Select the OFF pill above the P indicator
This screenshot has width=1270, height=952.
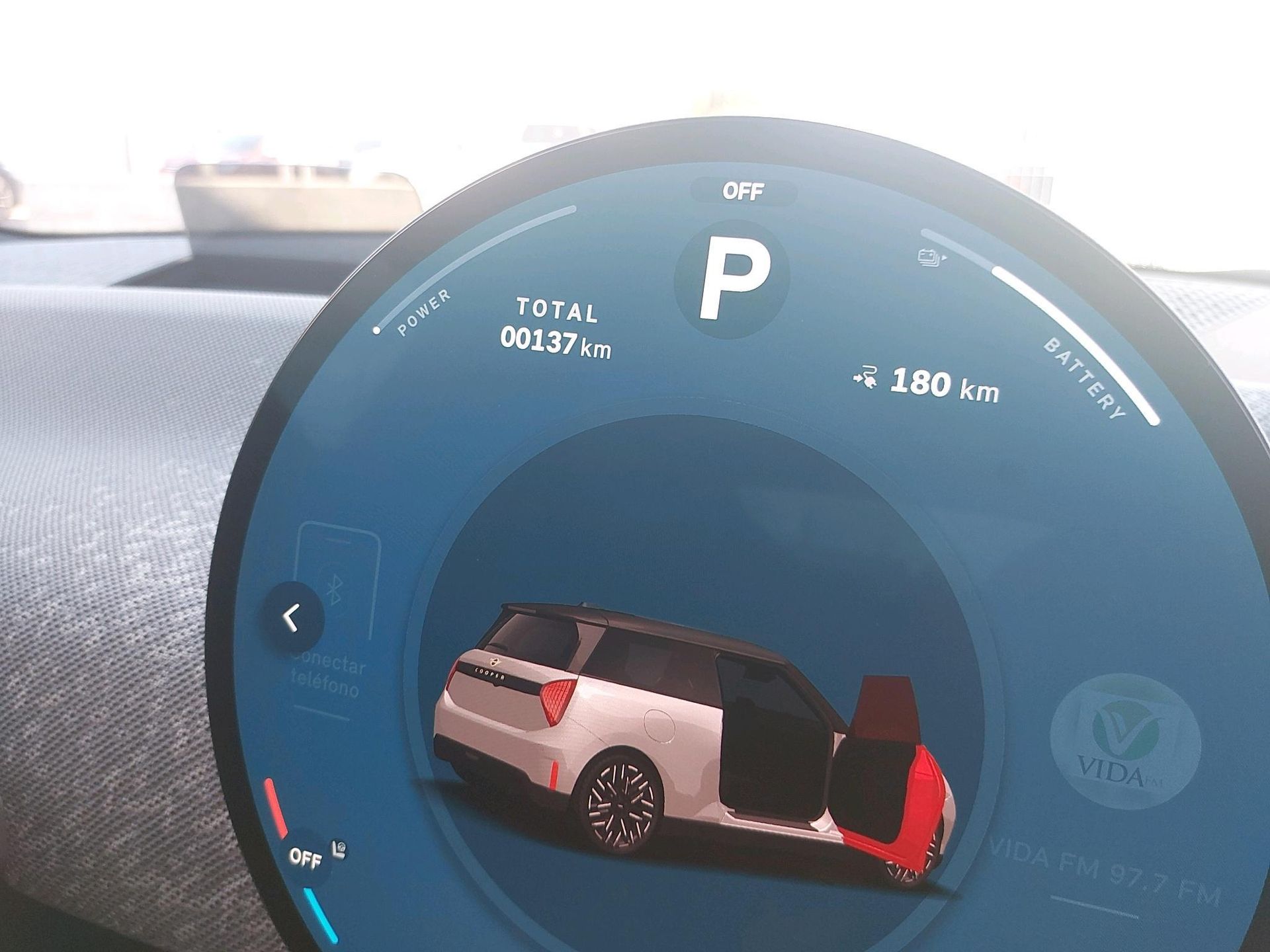[743, 192]
